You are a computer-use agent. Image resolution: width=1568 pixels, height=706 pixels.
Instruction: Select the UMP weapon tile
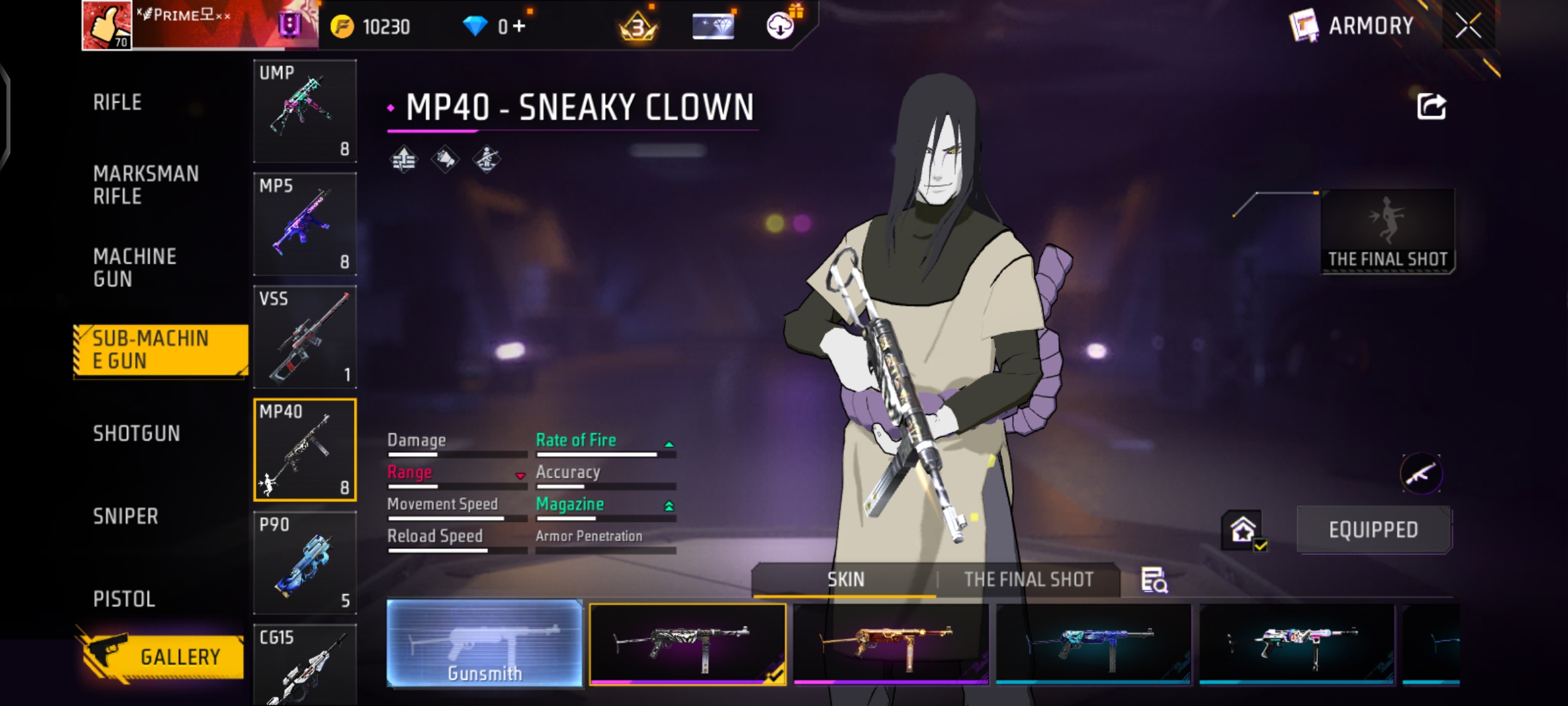(x=304, y=110)
